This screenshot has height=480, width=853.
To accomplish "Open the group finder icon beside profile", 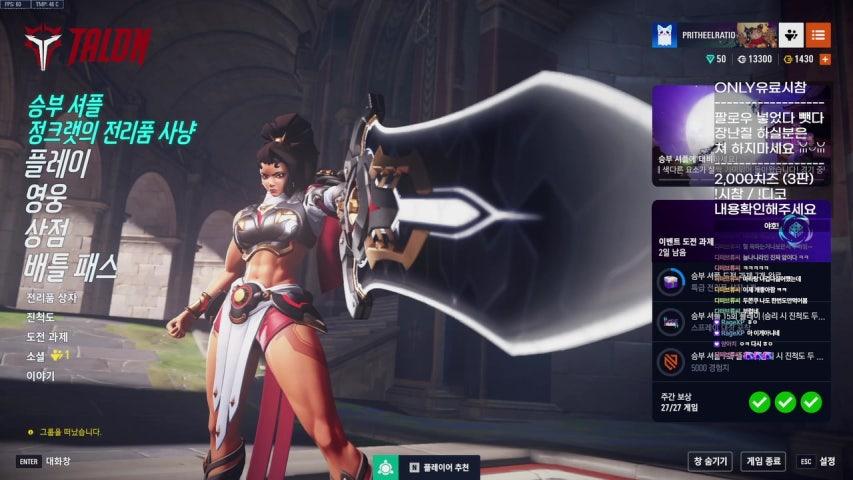I will pyautogui.click(x=791, y=35).
